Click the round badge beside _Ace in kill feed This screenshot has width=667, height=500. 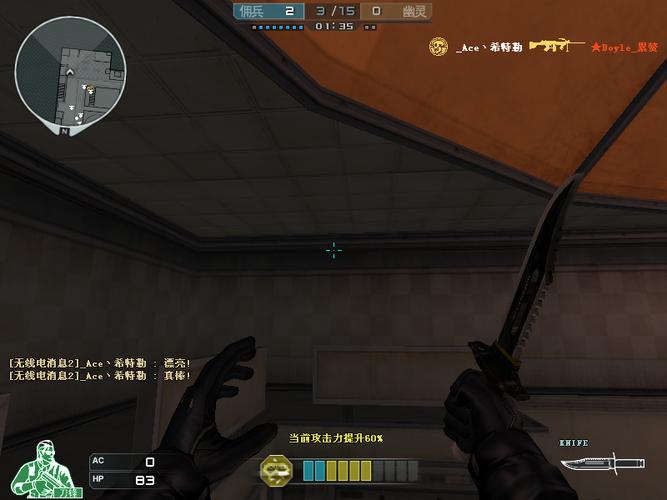438,46
